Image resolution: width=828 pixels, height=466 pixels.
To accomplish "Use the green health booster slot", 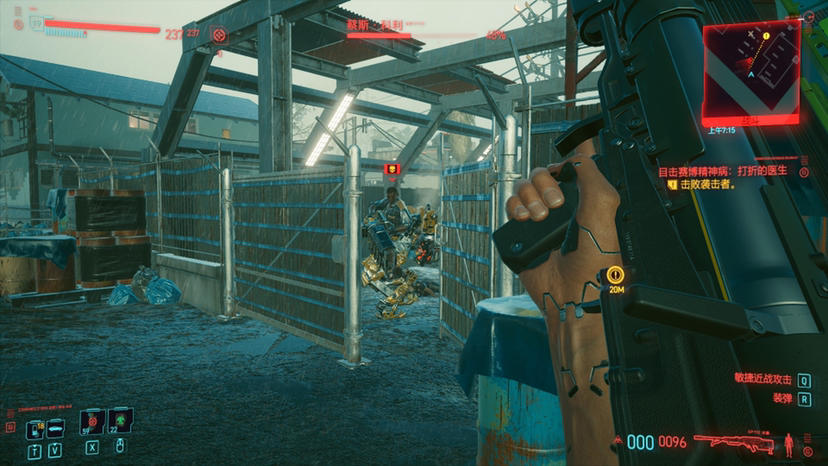I will (121, 421).
